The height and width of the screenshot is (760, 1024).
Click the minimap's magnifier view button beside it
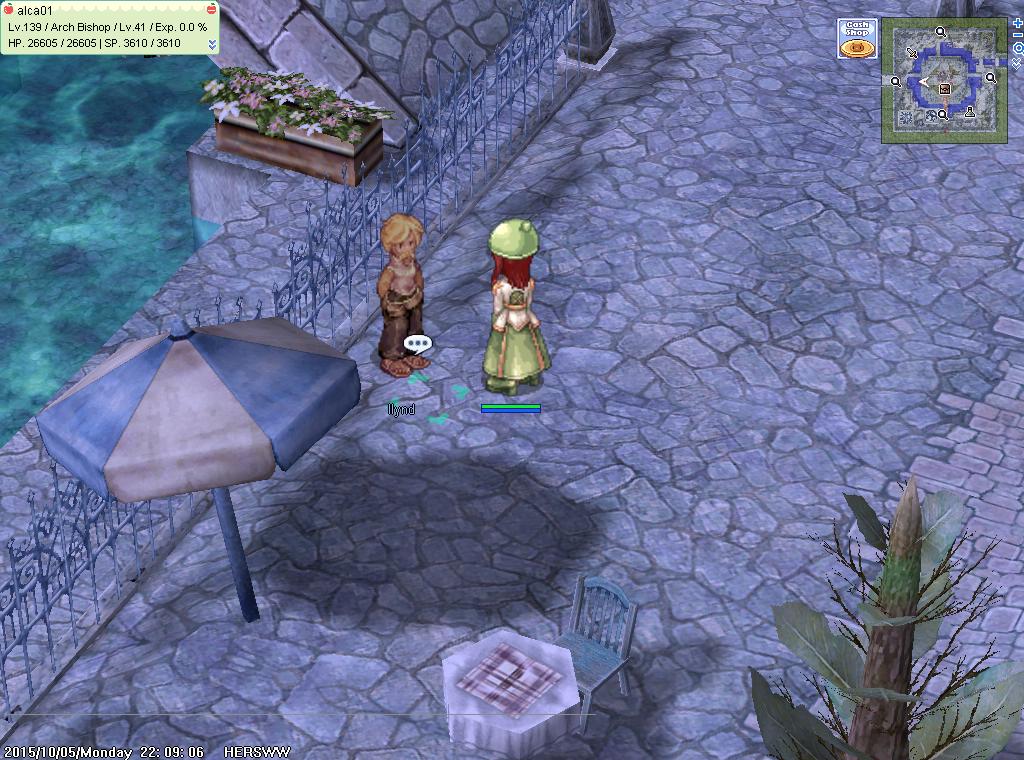coord(1017,48)
